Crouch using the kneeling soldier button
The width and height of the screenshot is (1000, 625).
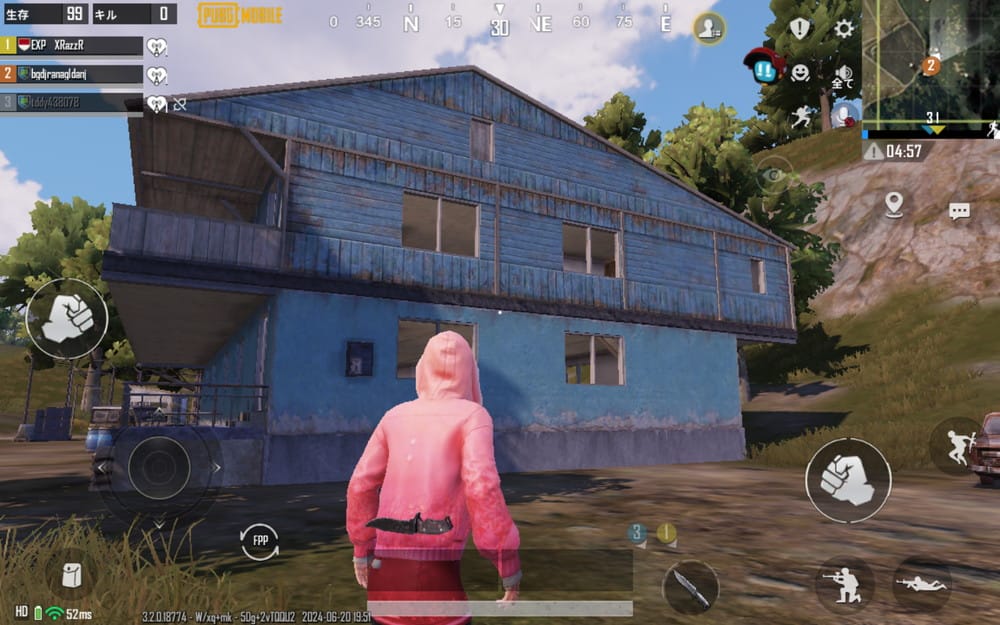(x=845, y=584)
